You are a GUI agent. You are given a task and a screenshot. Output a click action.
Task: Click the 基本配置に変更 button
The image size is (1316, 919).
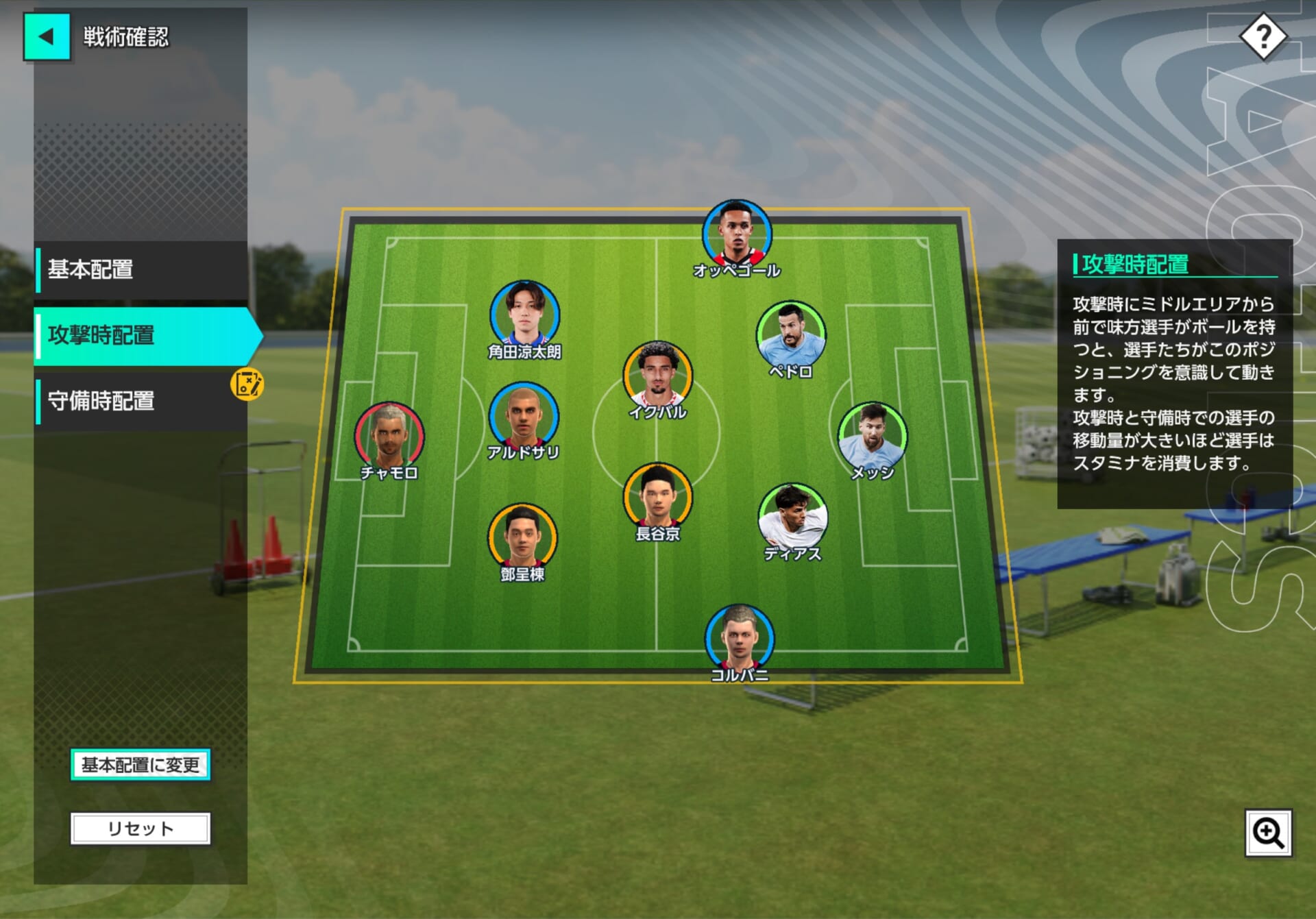(141, 765)
